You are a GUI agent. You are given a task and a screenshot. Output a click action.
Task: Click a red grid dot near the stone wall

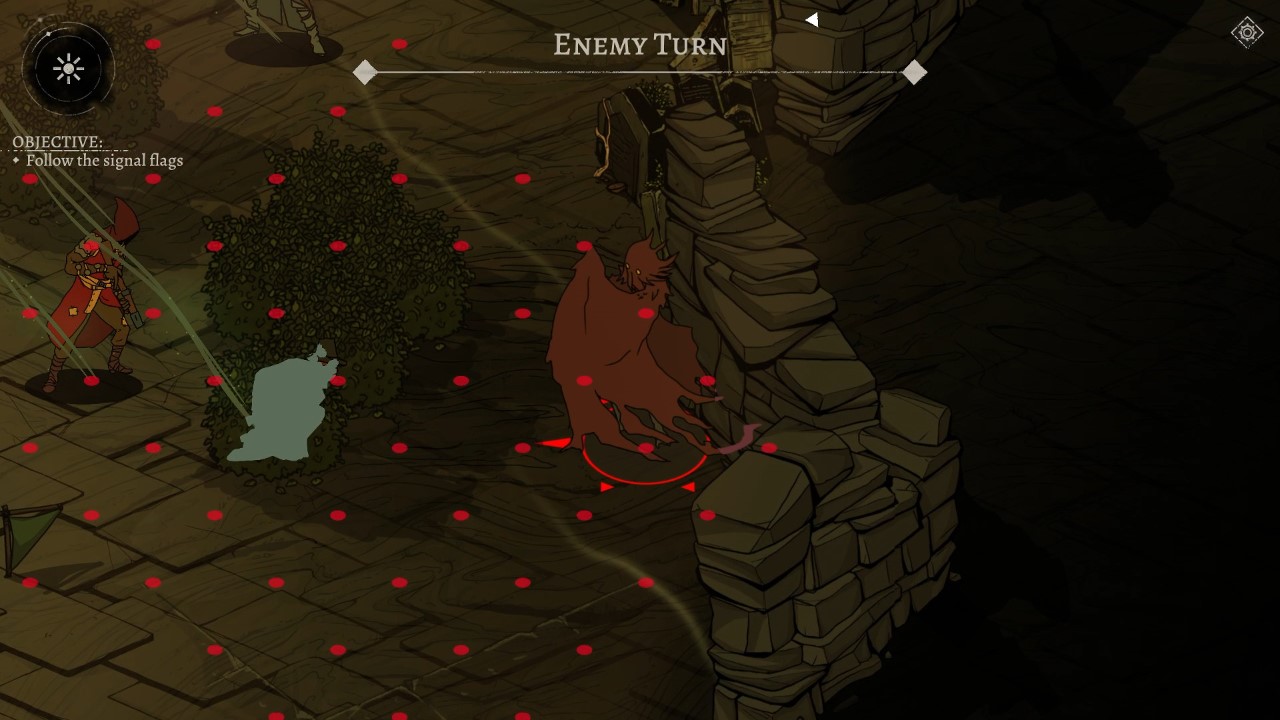tap(768, 447)
